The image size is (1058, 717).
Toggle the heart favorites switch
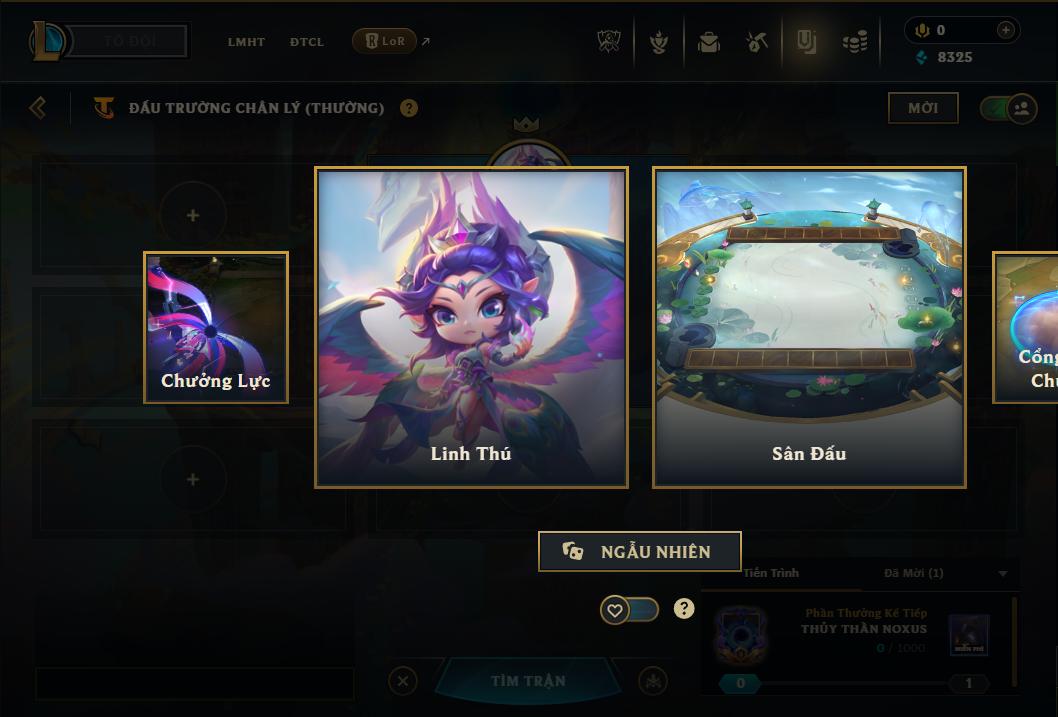click(x=629, y=609)
